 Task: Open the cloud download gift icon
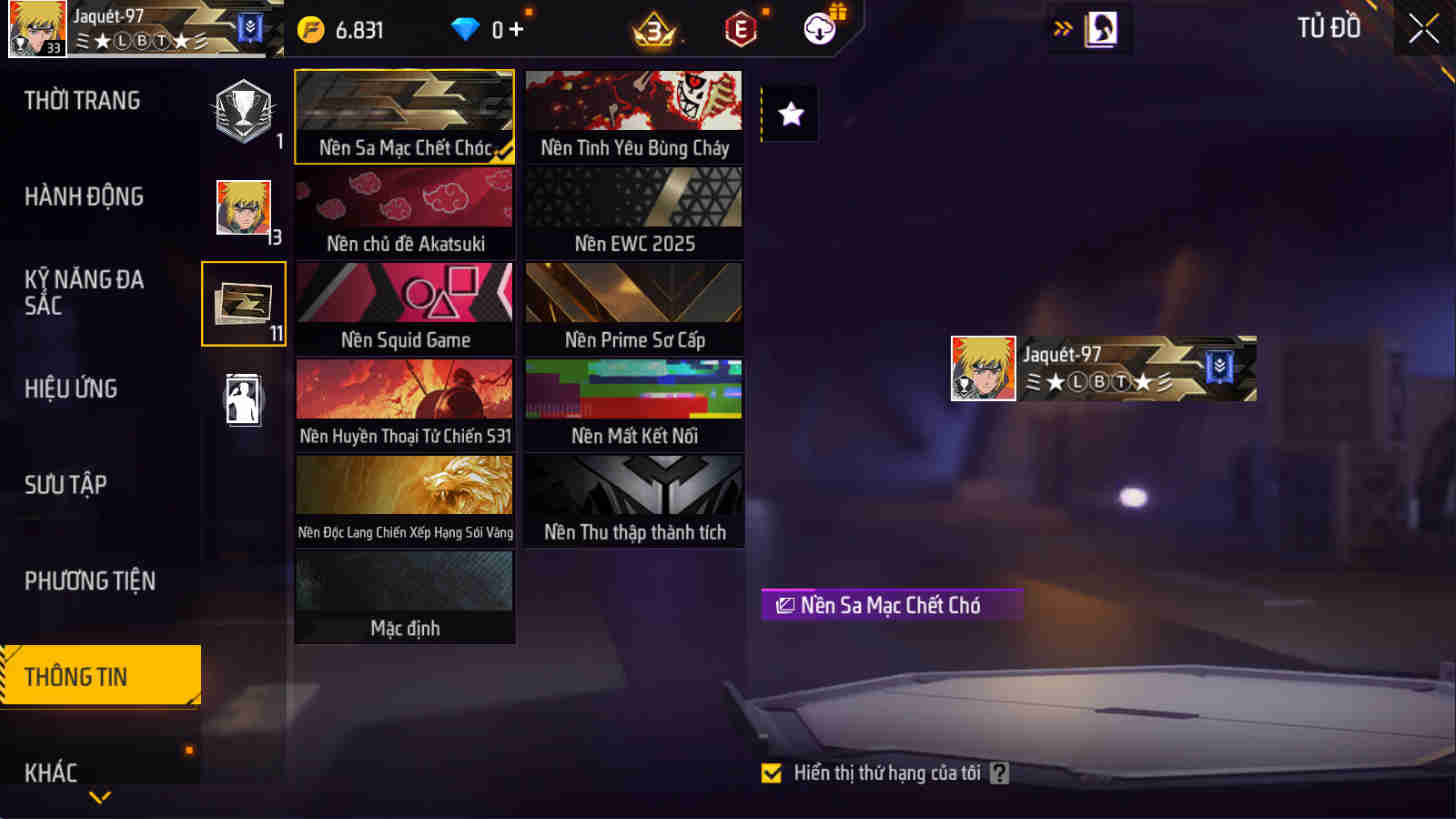pyautogui.click(x=818, y=29)
